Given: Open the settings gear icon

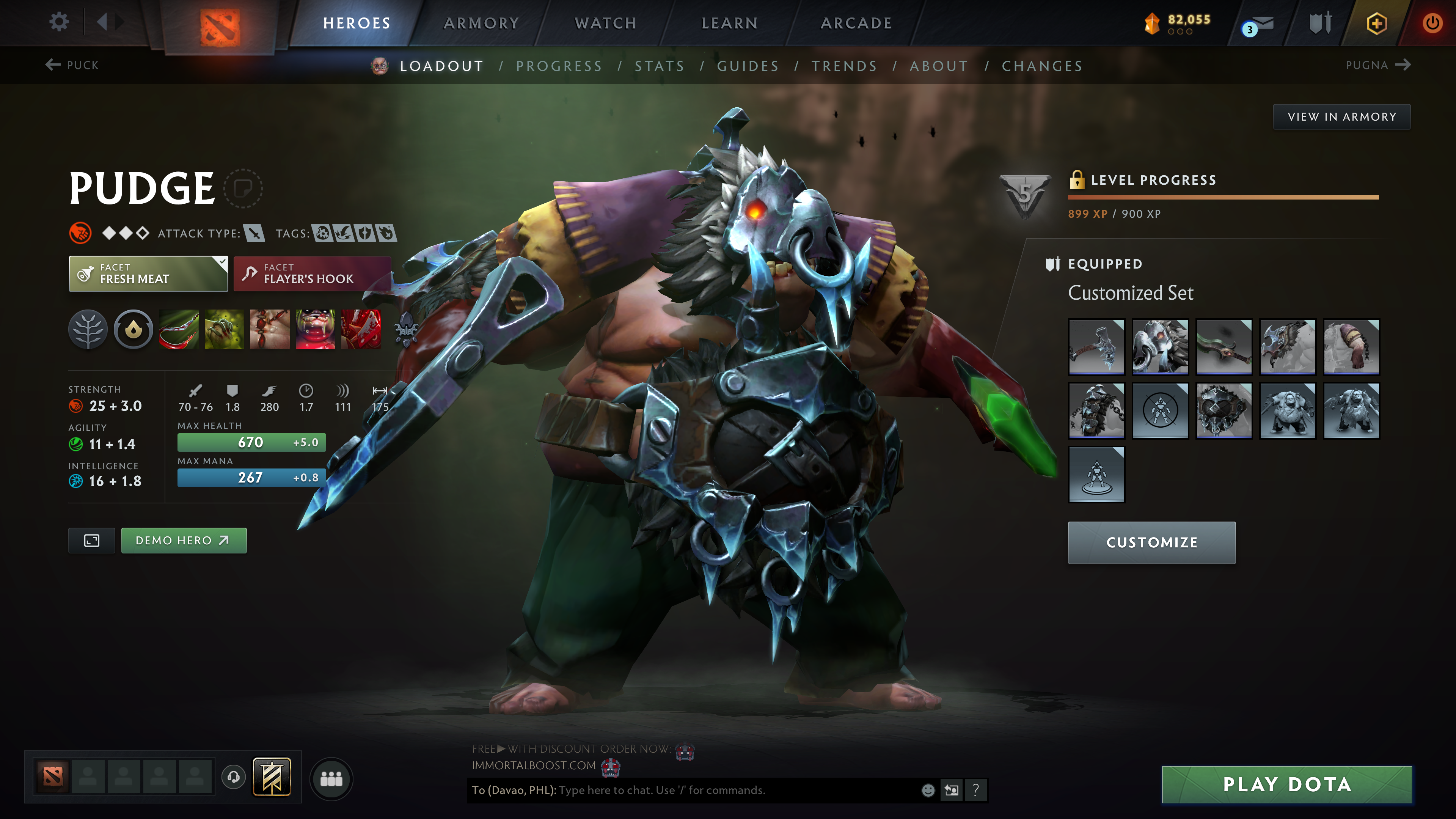Looking at the screenshot, I should [x=58, y=21].
